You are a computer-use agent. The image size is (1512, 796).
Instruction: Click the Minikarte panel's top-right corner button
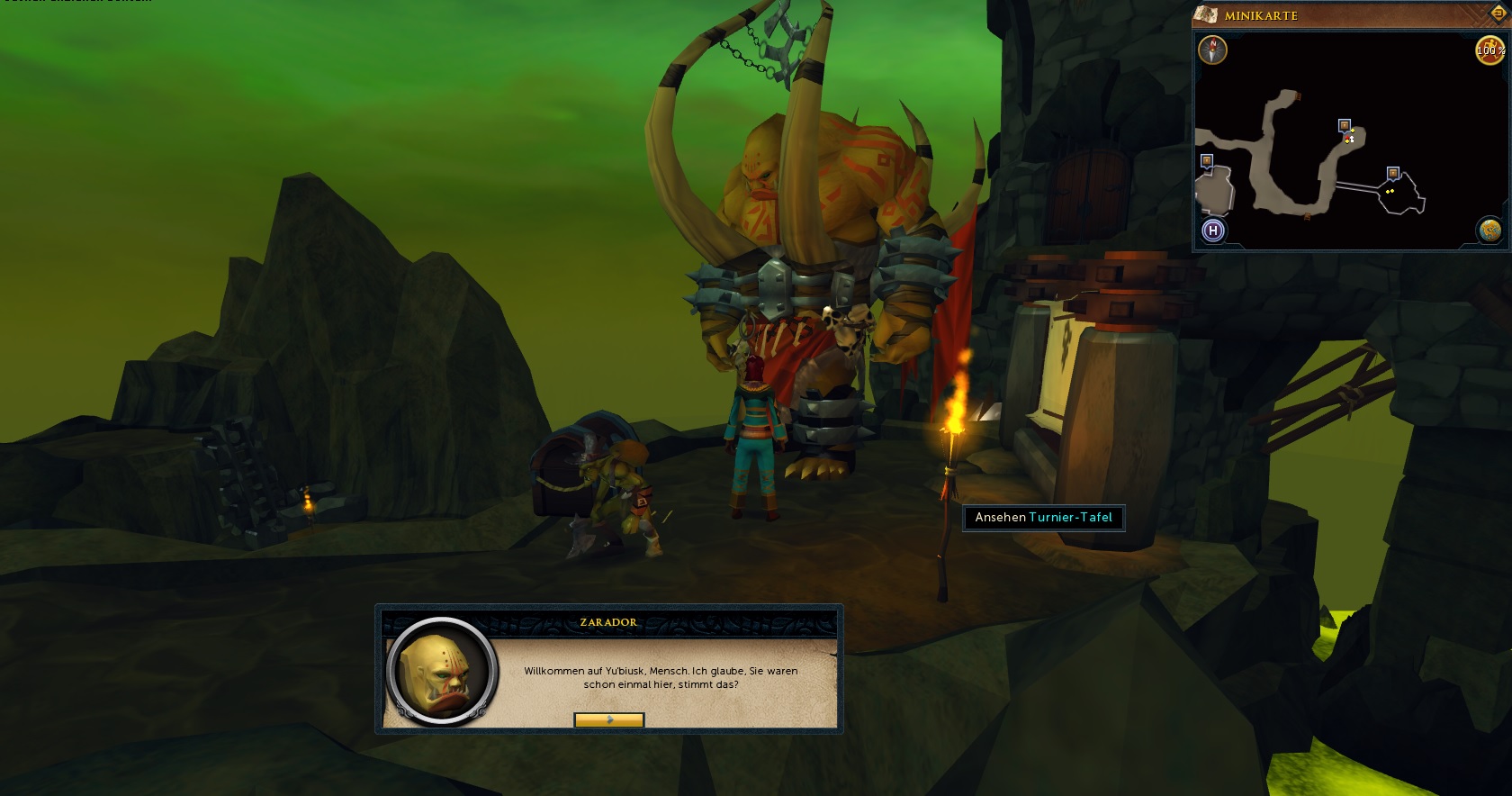pyautogui.click(x=1498, y=13)
